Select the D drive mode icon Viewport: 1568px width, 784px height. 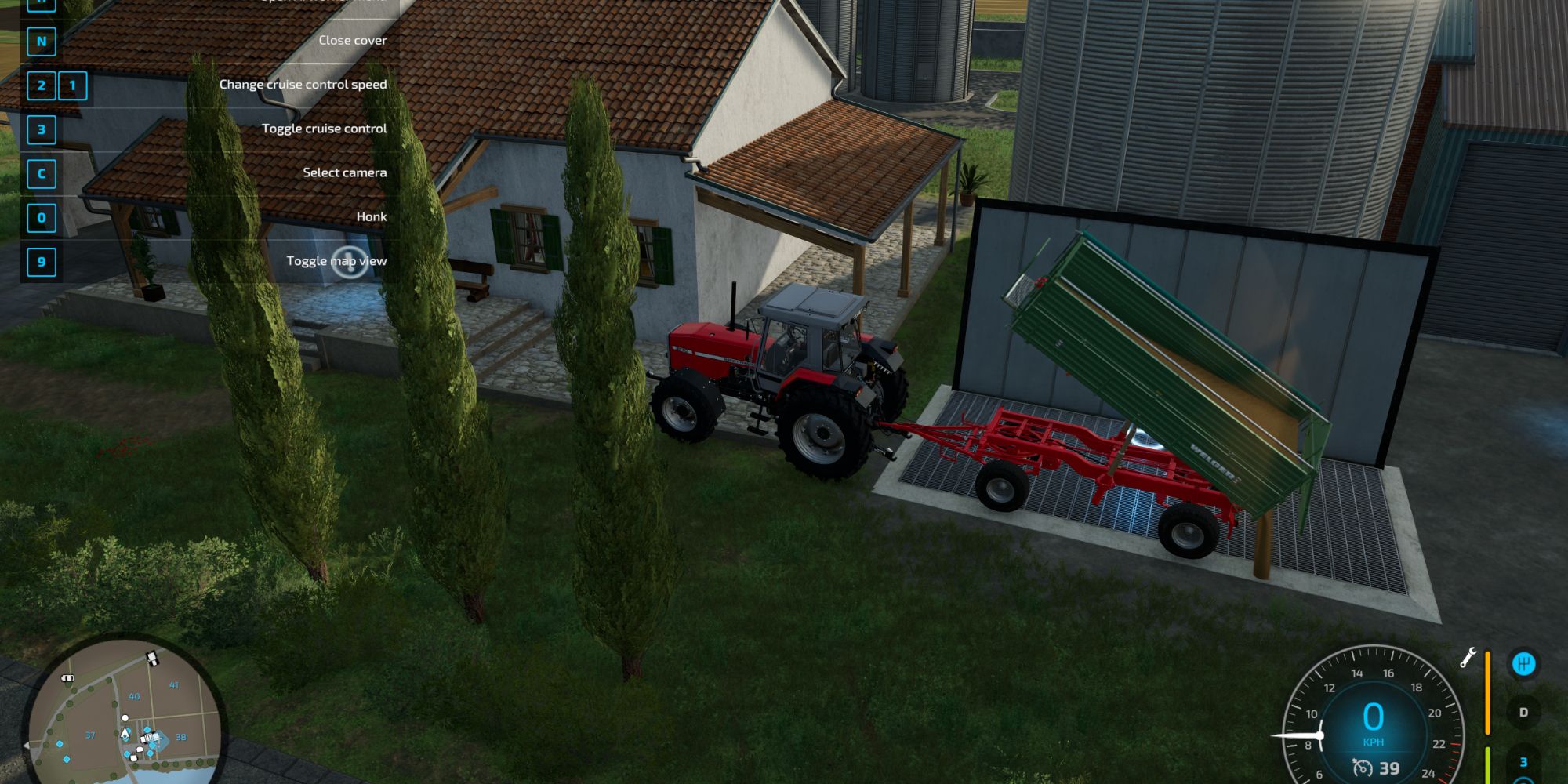tap(1524, 712)
